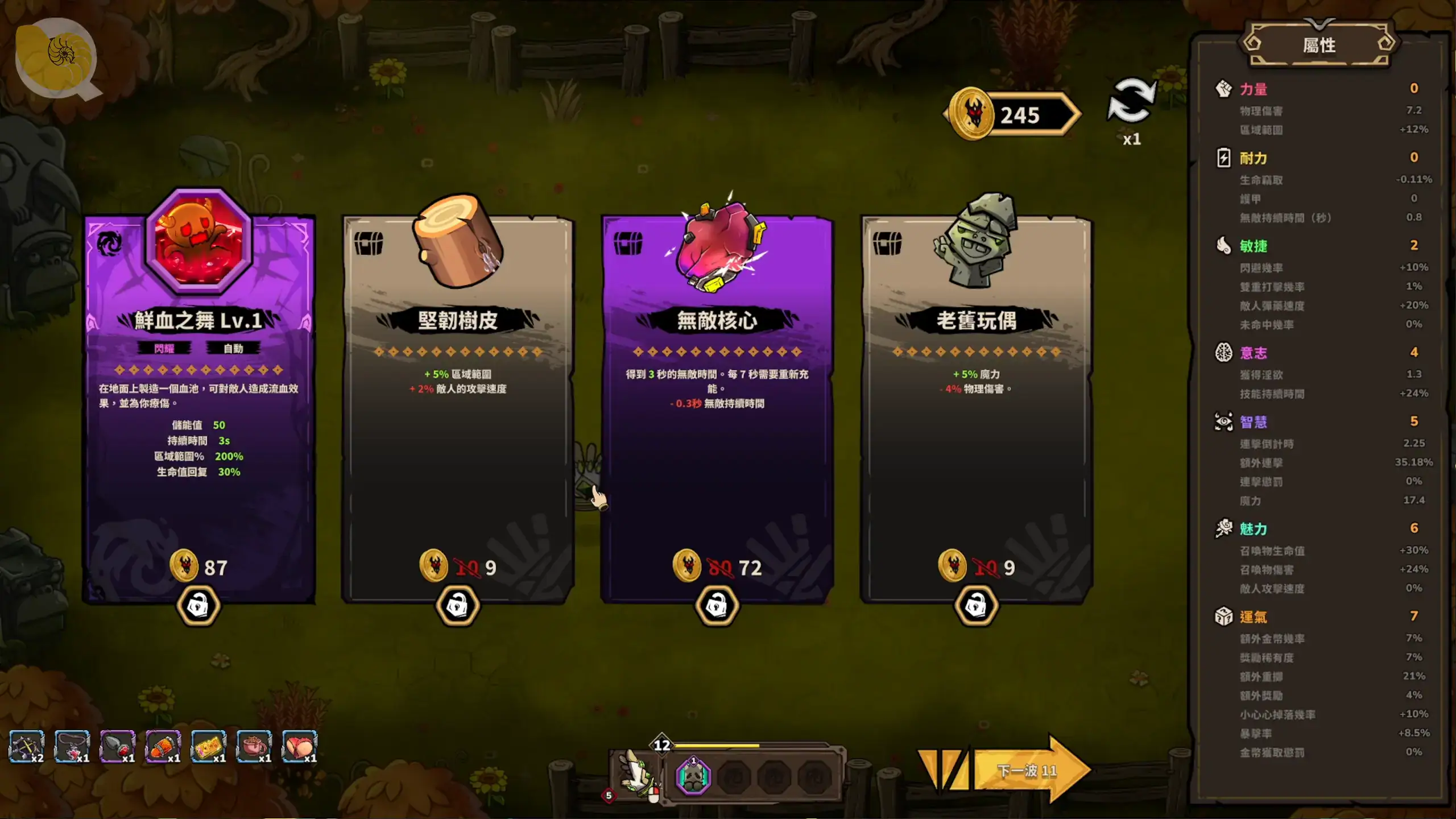Lock the 無敵核心 card offer
Viewport: 1456px width, 819px height.
tap(717, 606)
